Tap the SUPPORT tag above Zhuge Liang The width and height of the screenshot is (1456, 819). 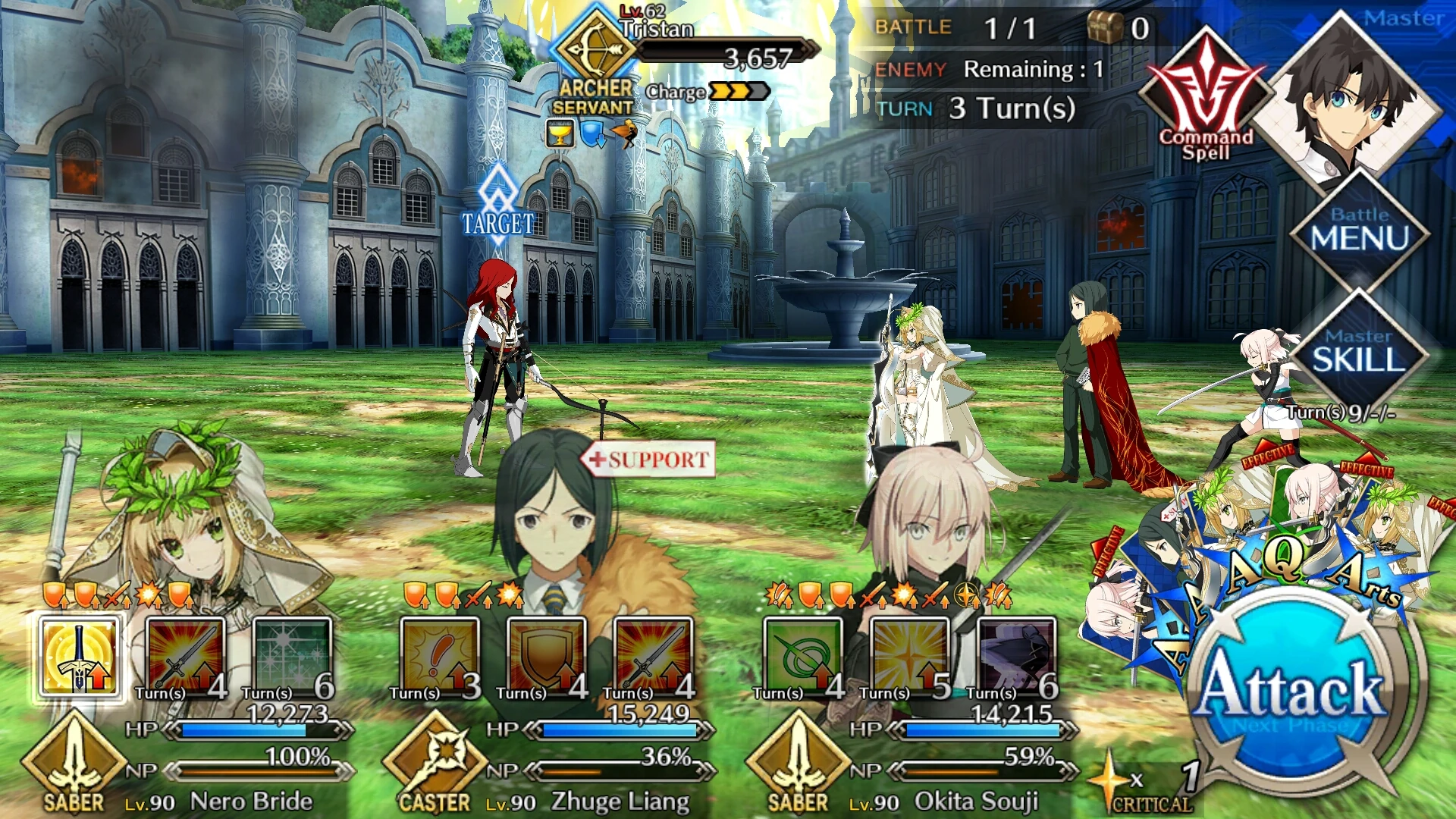coord(648,459)
